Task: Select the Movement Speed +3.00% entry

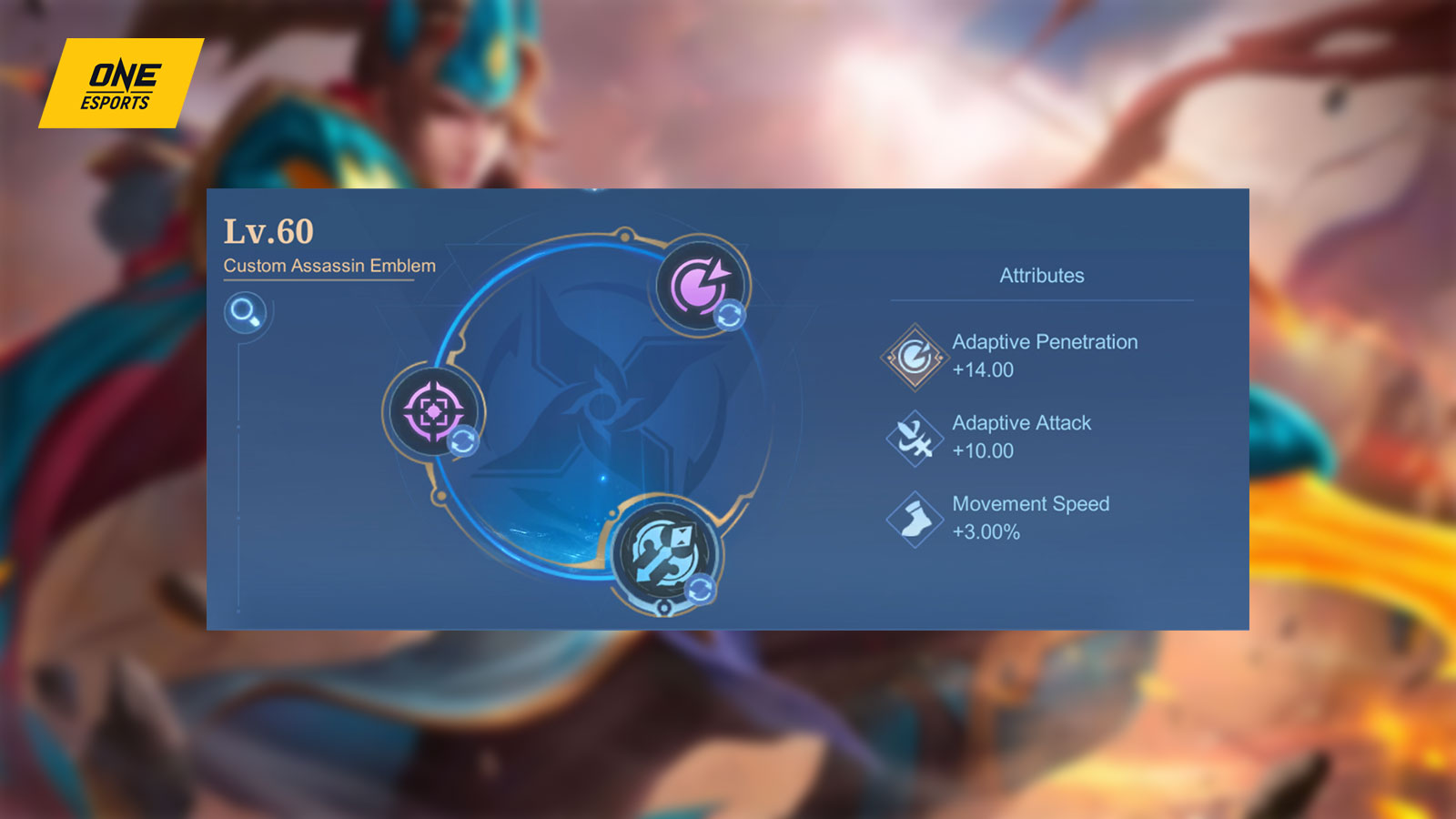Action: click(x=1030, y=517)
